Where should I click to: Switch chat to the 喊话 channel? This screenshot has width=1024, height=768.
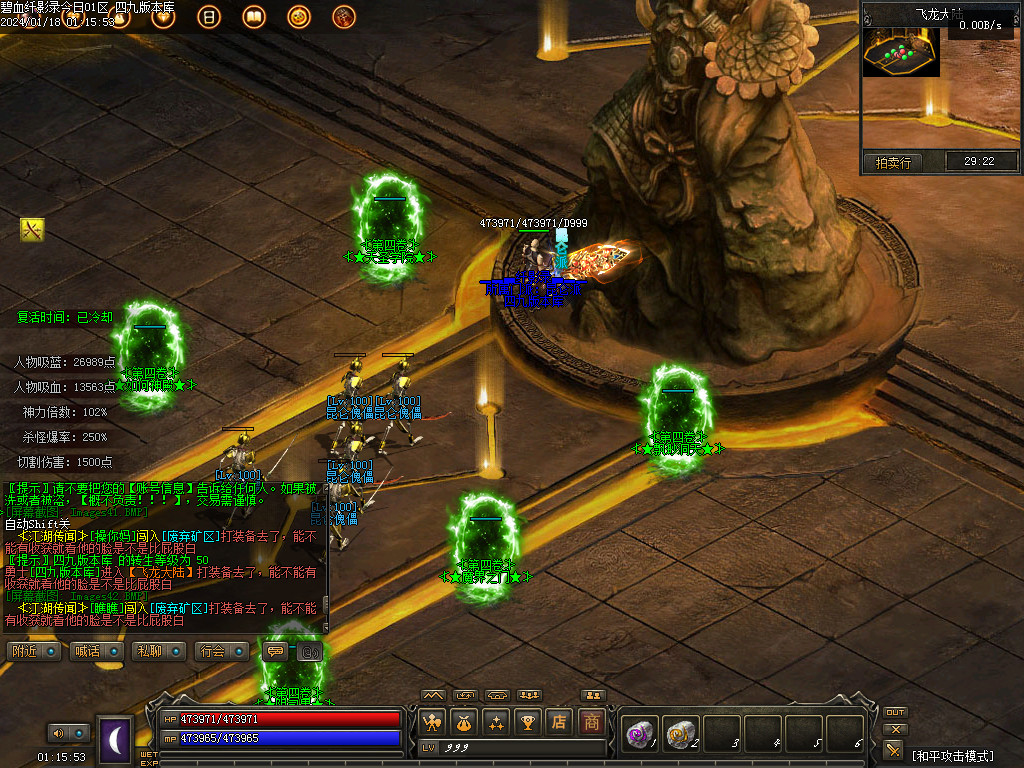click(92, 652)
